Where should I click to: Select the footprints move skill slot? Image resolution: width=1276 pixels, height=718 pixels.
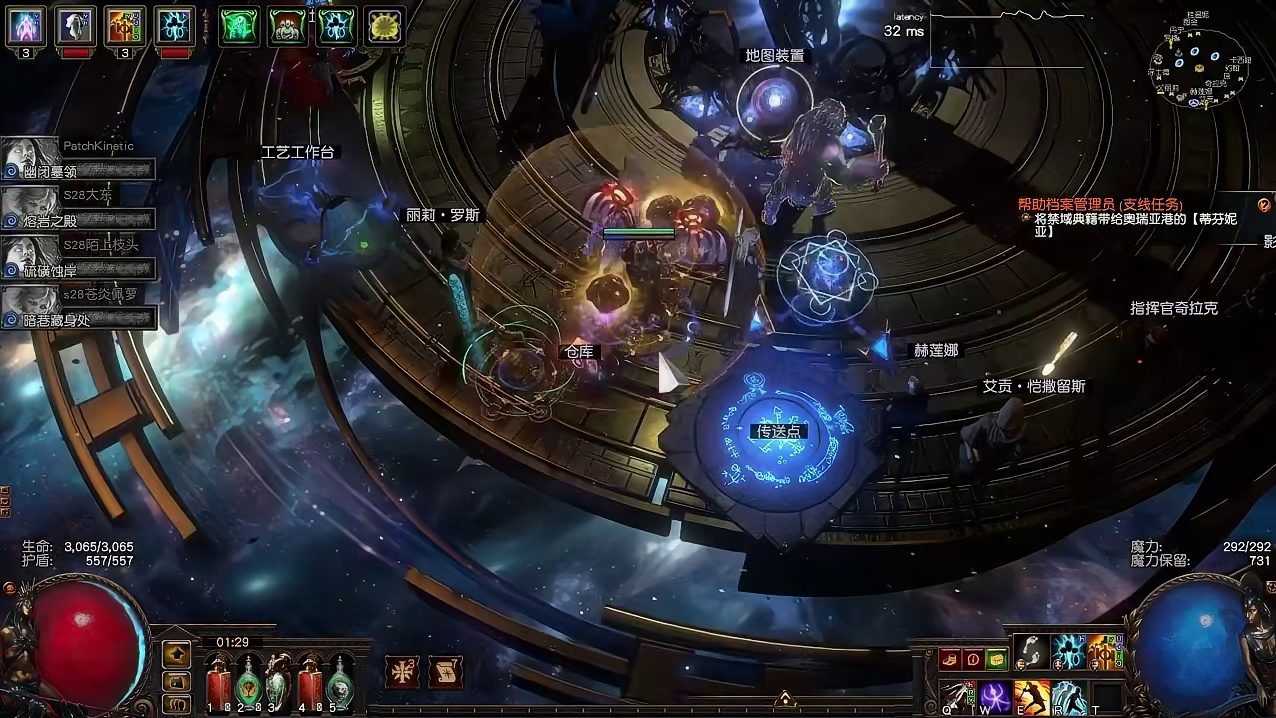(x=1031, y=652)
